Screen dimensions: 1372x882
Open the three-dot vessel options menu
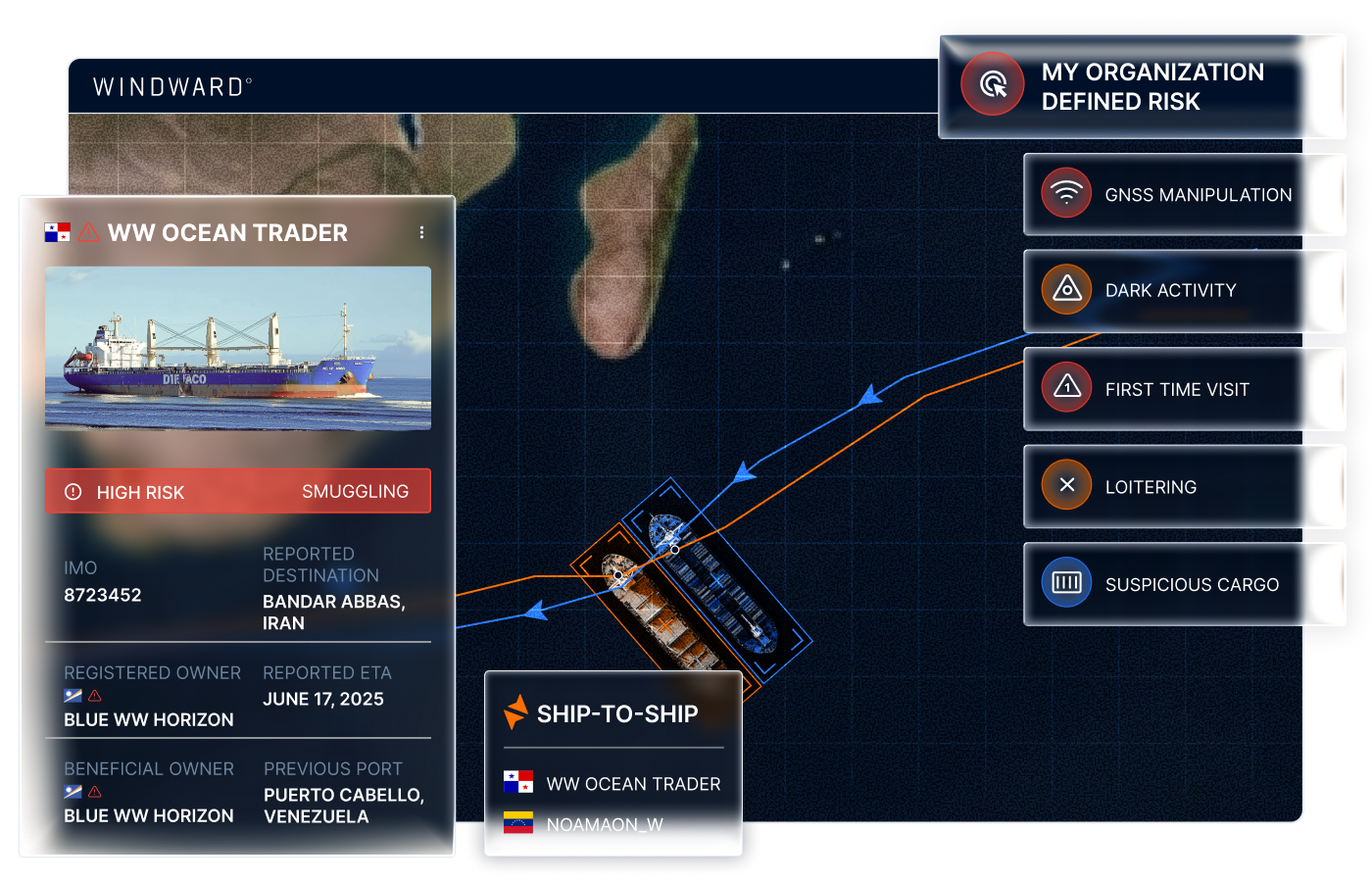421,232
